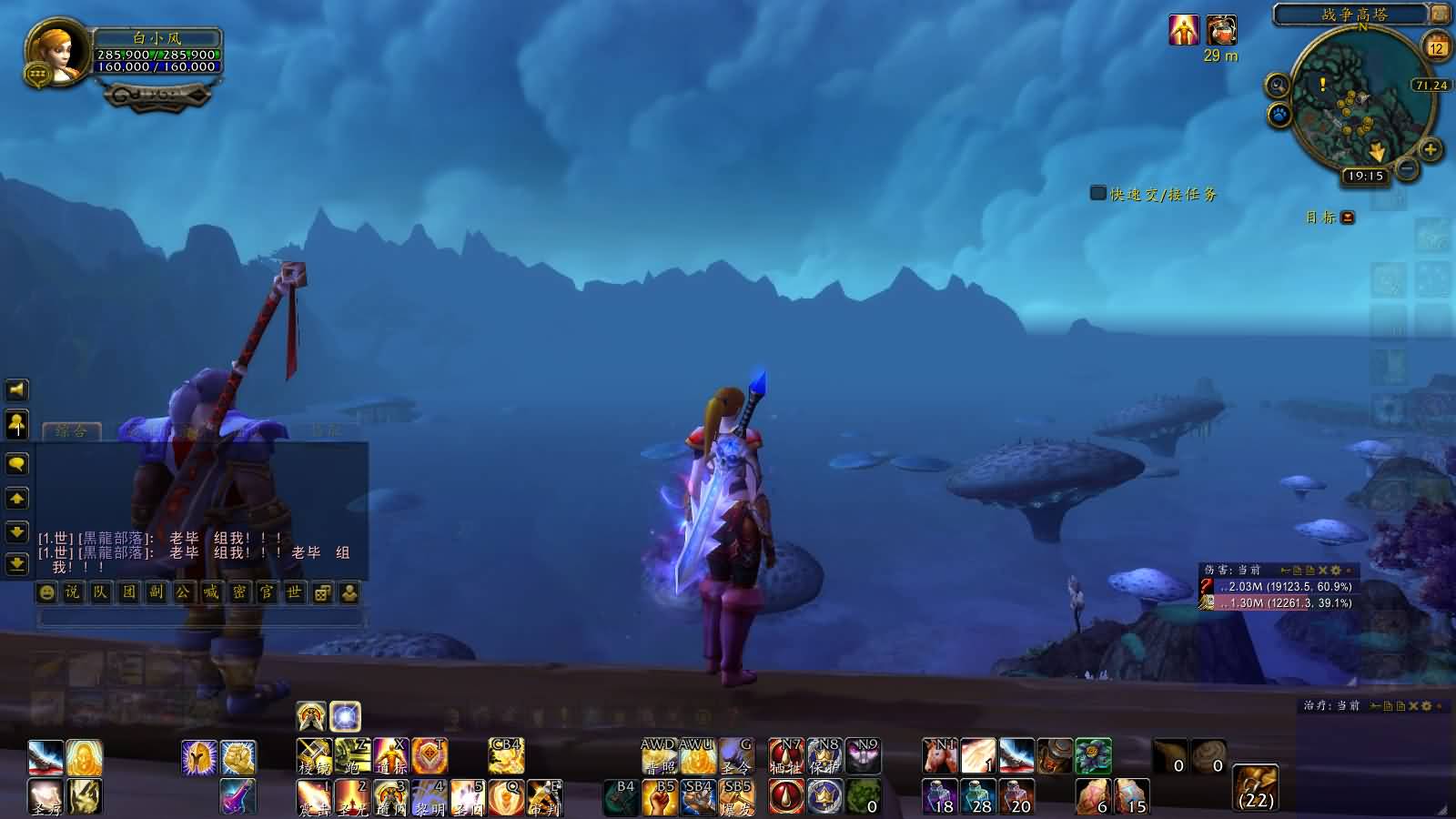
Task: Toggle the 快速交/接任务 checkbox
Action: coord(1098,193)
